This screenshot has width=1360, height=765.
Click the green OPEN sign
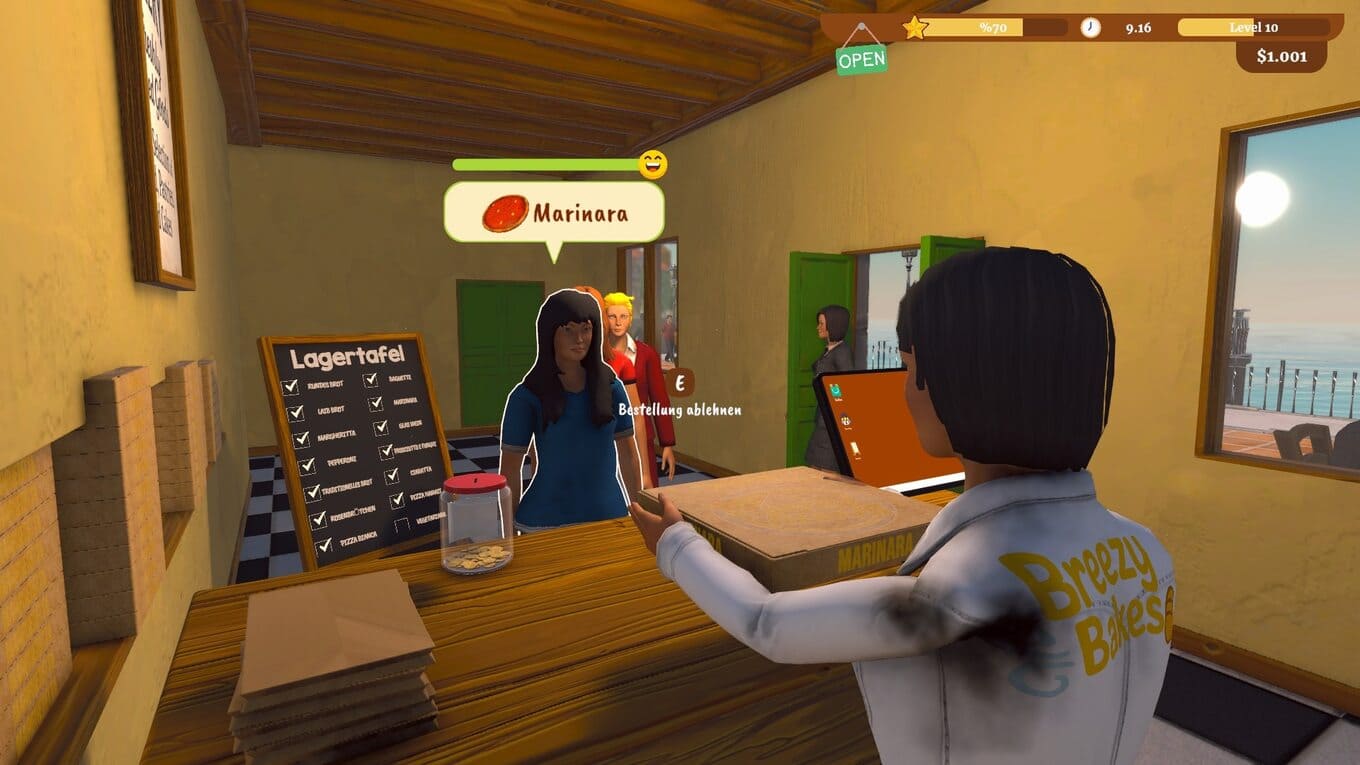(861, 59)
